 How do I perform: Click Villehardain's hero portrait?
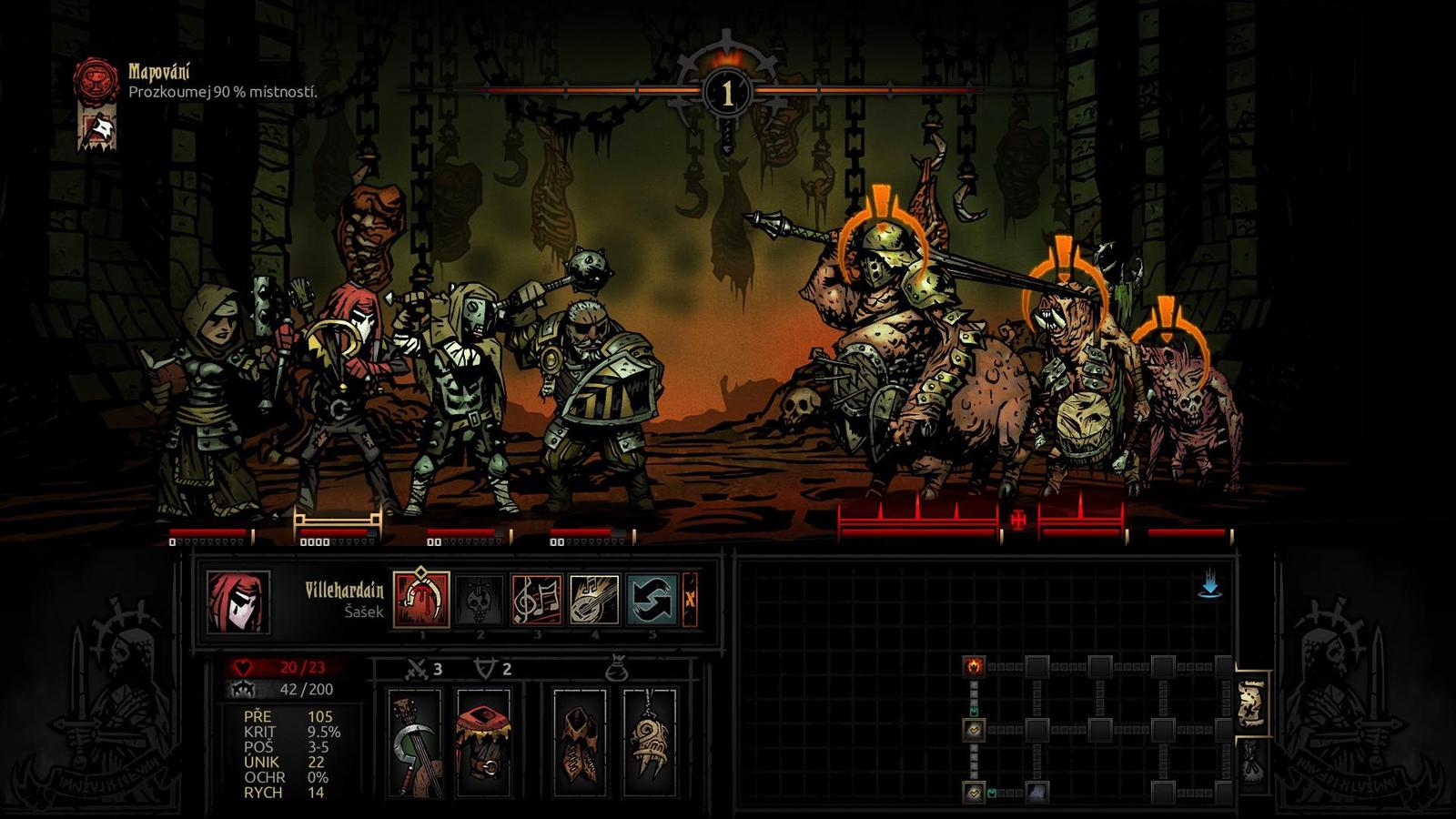pyautogui.click(x=238, y=602)
